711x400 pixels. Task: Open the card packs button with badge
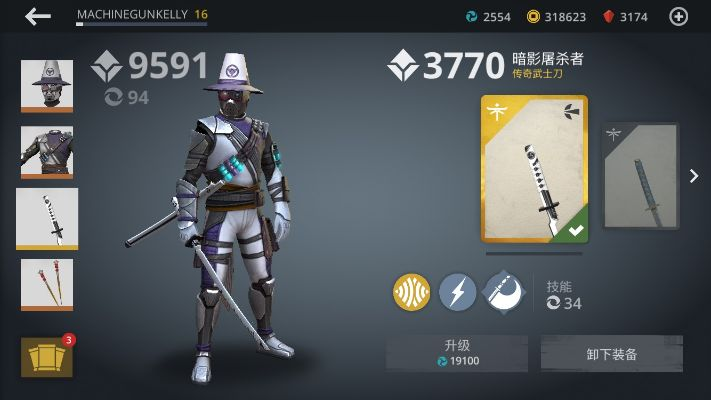47,357
